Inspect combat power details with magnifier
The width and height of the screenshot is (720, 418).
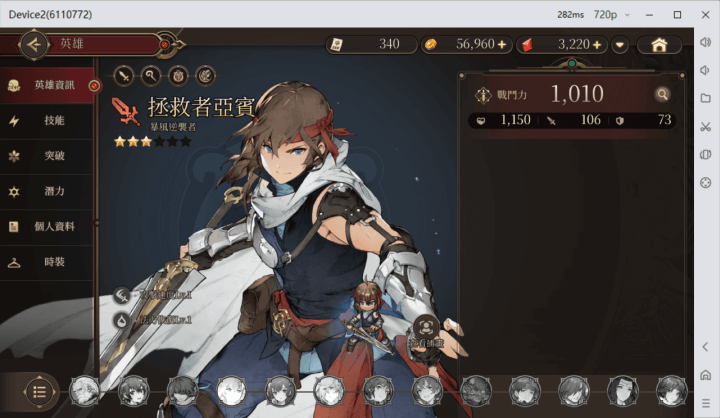(x=661, y=94)
